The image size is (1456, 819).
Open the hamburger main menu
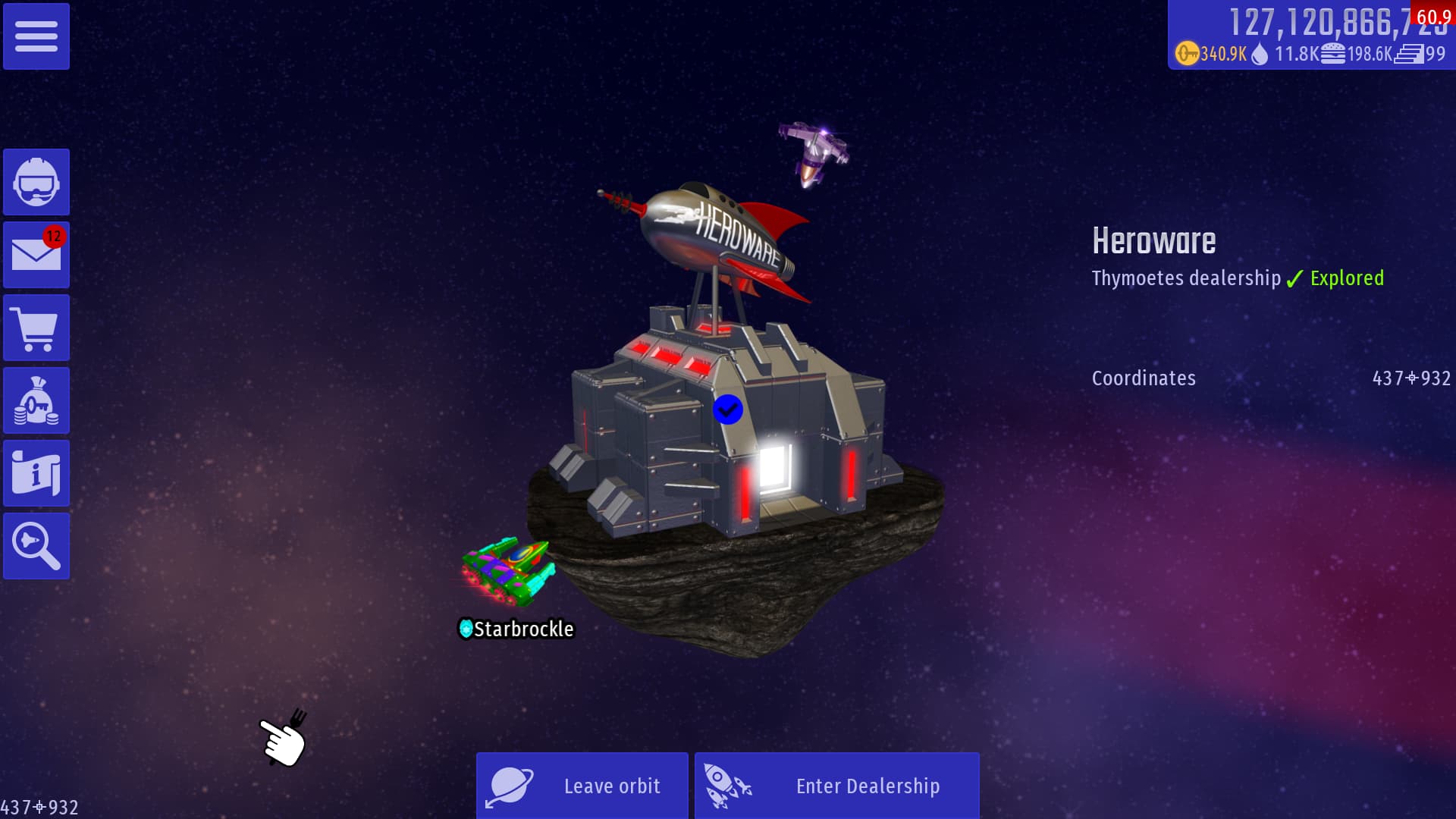[36, 36]
